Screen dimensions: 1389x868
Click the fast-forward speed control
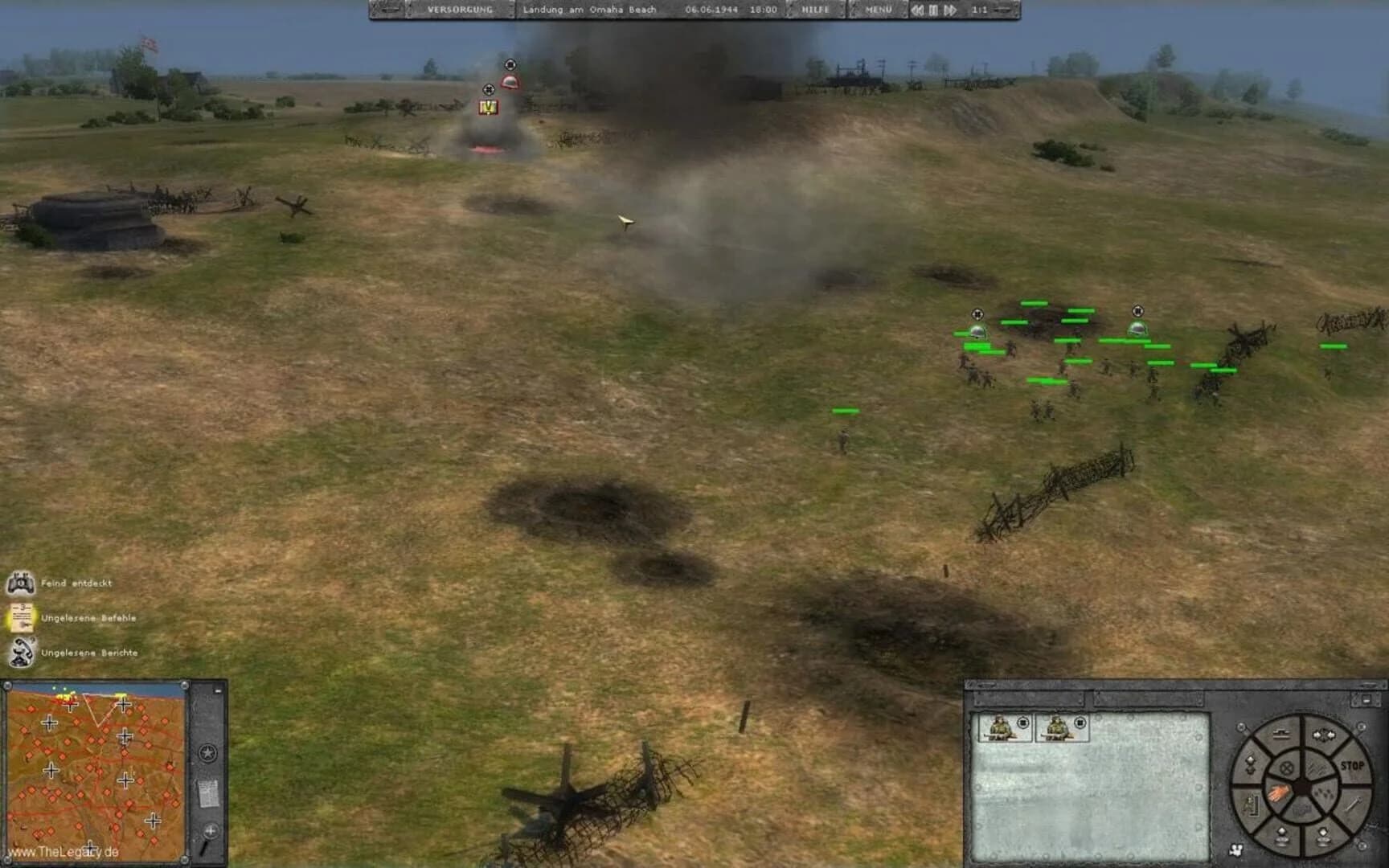953,10
